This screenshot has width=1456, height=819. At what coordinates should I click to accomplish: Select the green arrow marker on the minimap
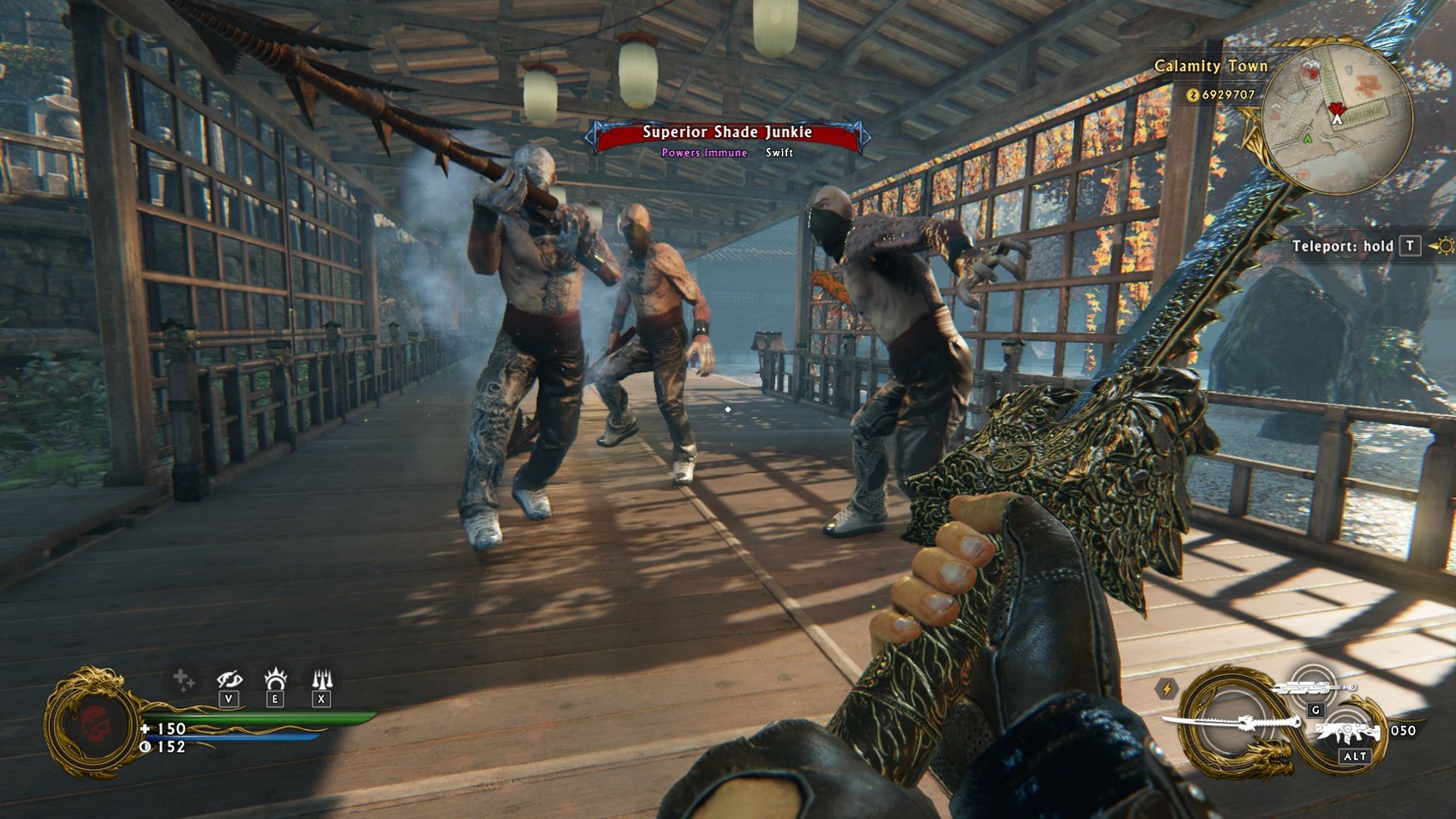pyautogui.click(x=1307, y=139)
